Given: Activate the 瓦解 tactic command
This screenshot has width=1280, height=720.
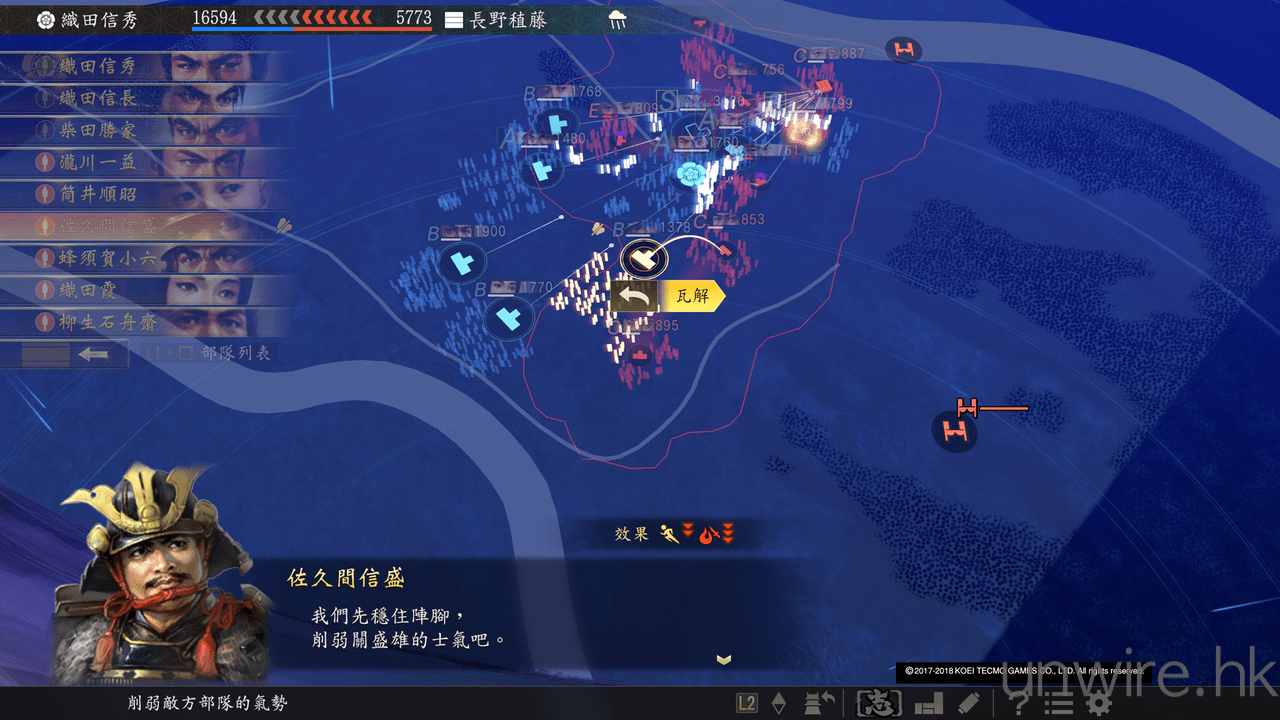Looking at the screenshot, I should [x=692, y=296].
